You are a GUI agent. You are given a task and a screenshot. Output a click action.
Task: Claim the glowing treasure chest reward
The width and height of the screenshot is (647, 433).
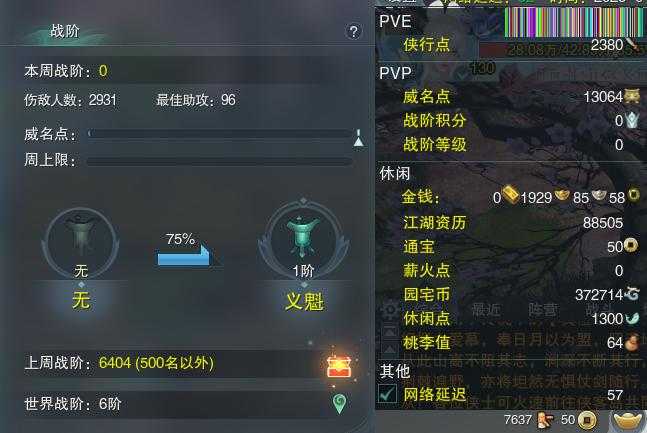point(339,365)
